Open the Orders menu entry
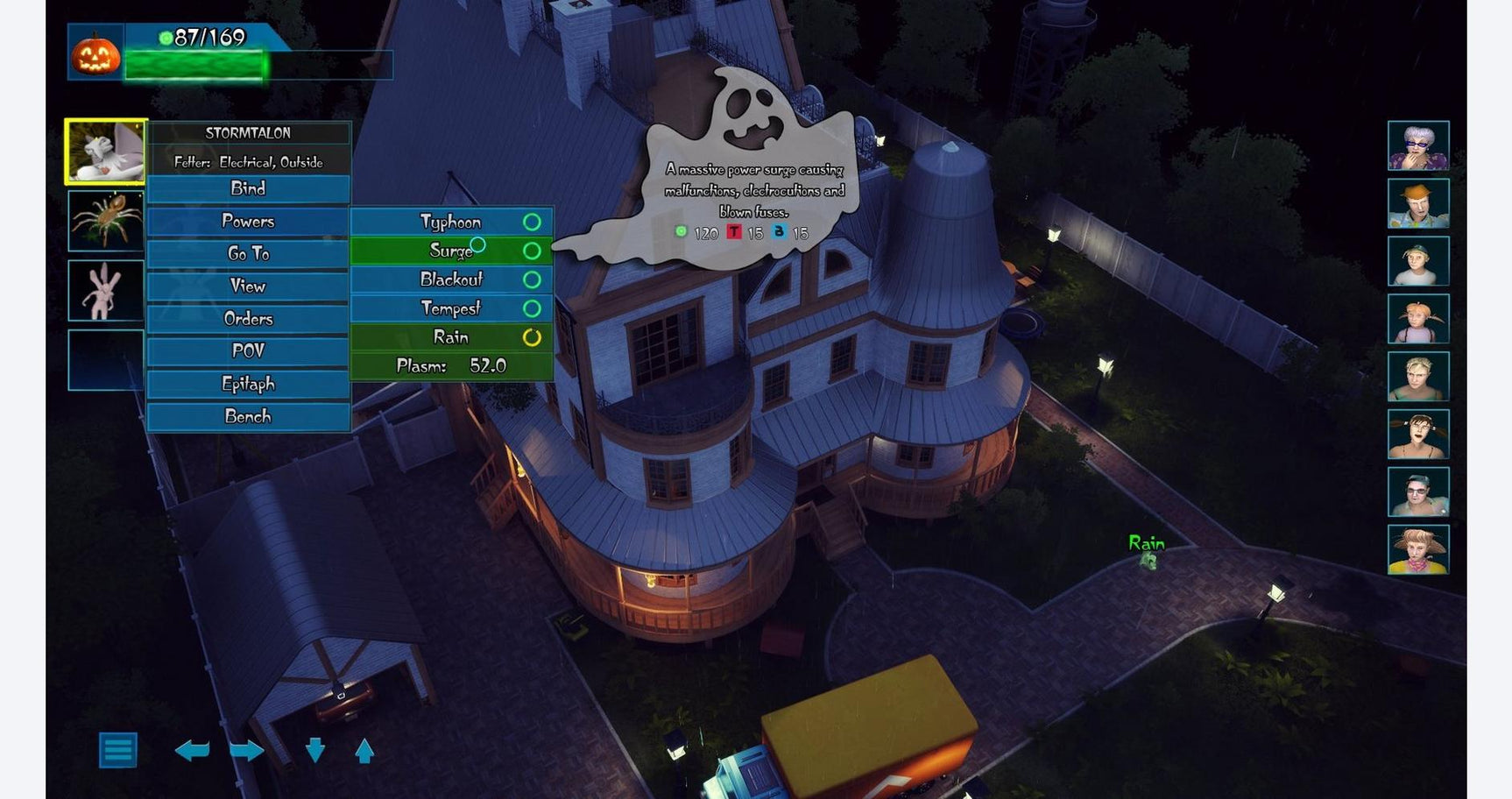Viewport: 1512px width, 799px height. click(248, 318)
